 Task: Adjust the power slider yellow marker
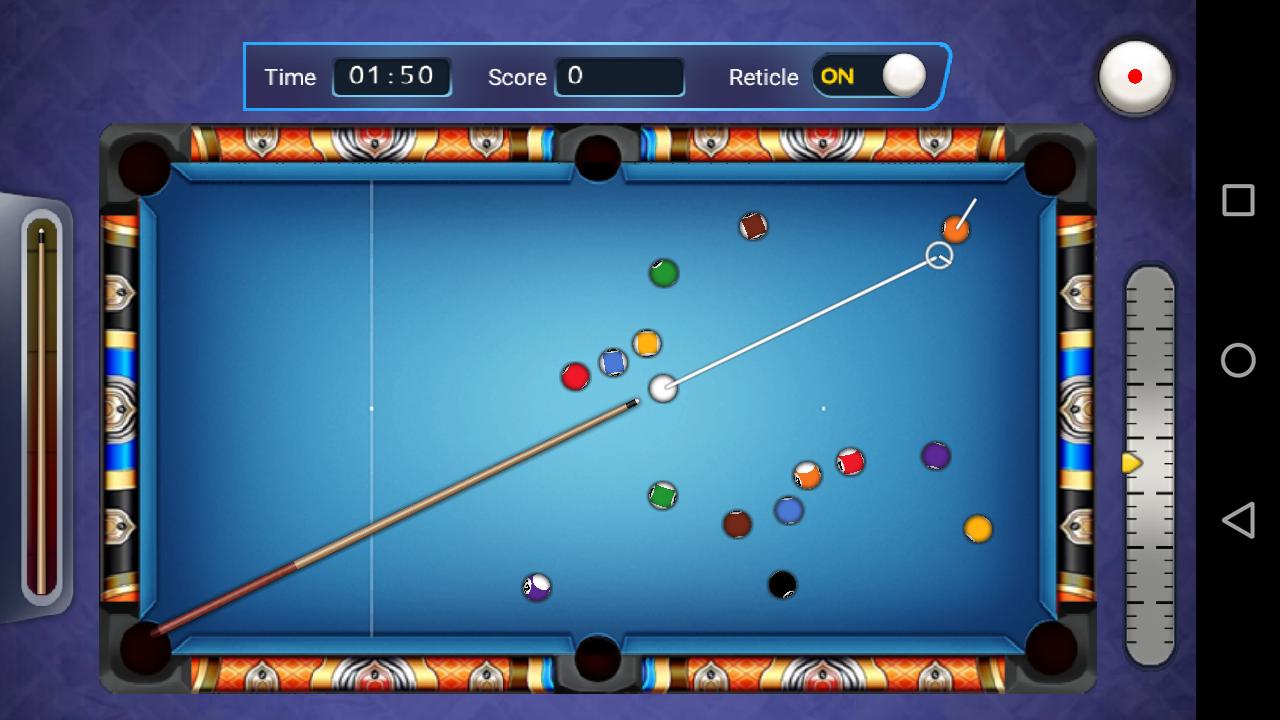[1132, 463]
